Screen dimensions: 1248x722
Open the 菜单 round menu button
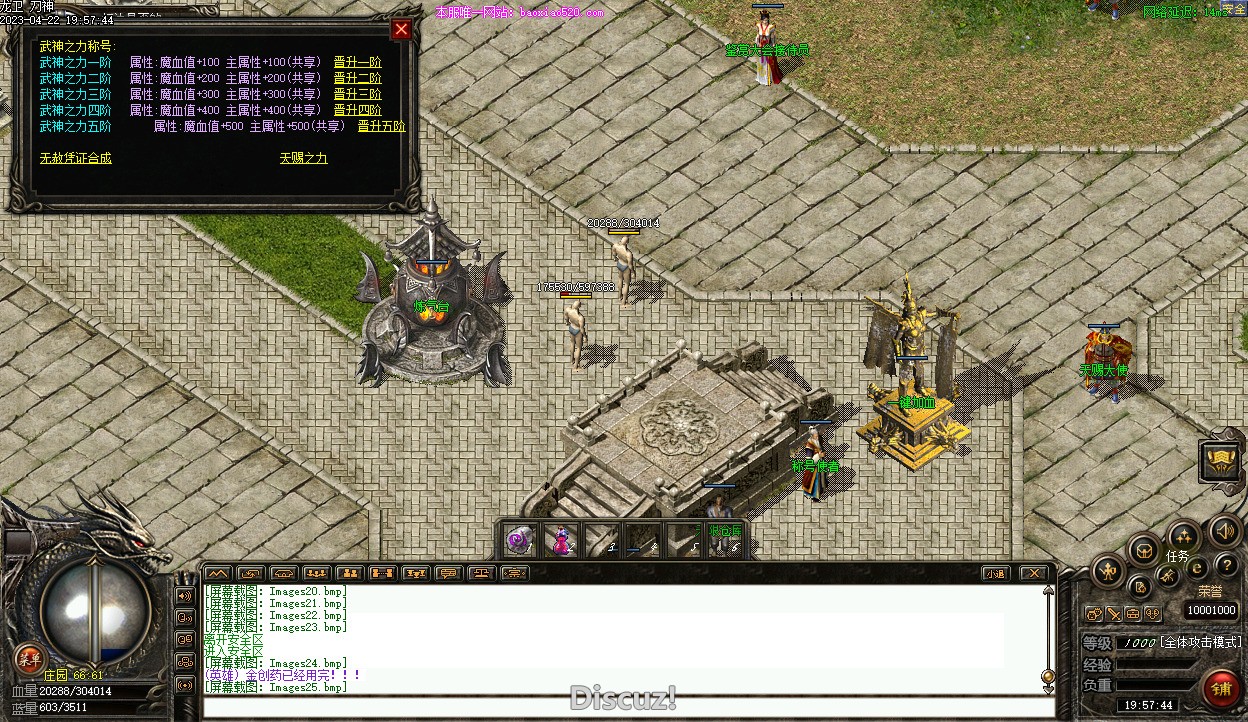29,658
